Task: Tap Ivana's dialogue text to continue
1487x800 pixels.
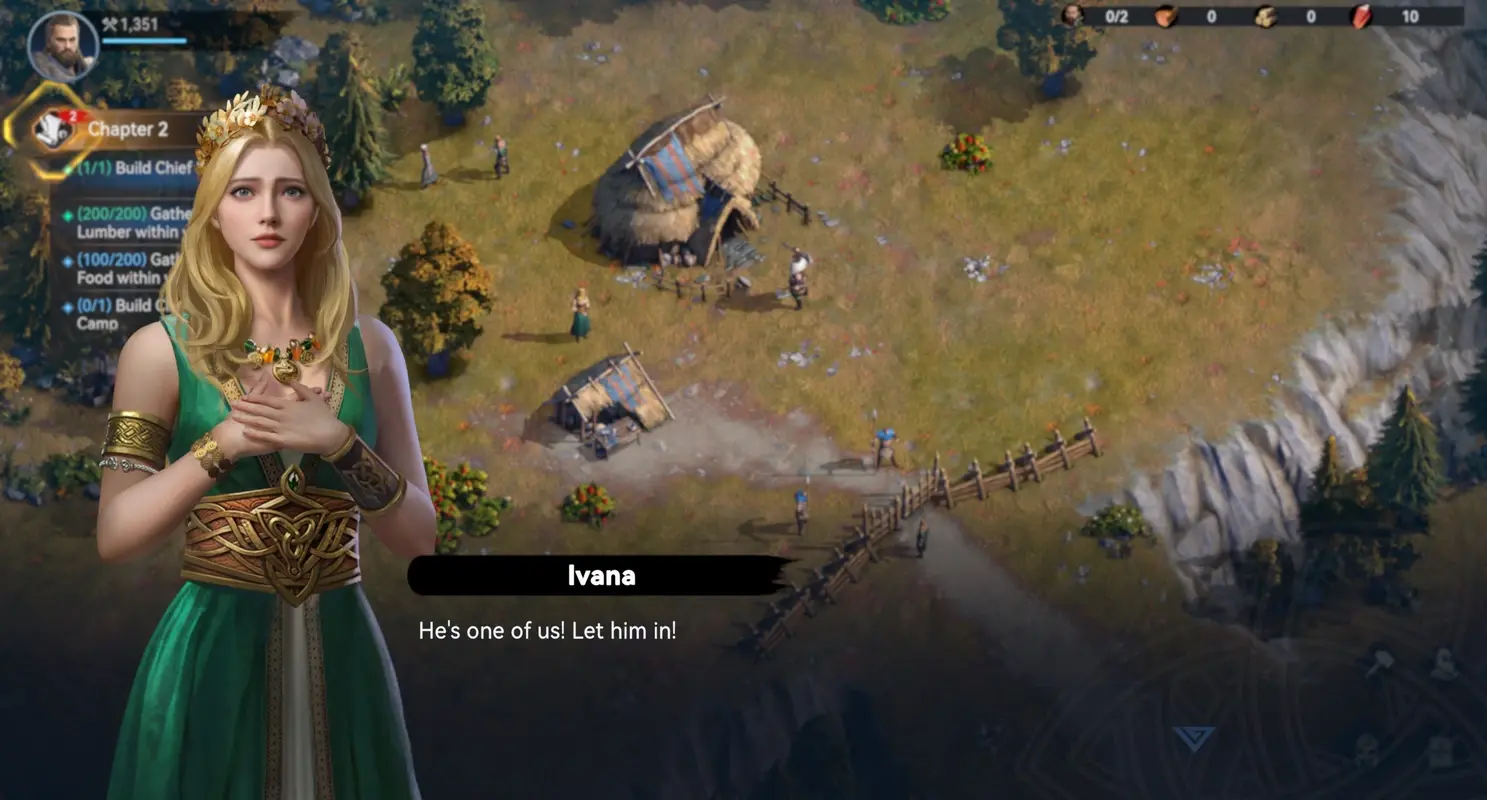Action: pyautogui.click(x=547, y=630)
